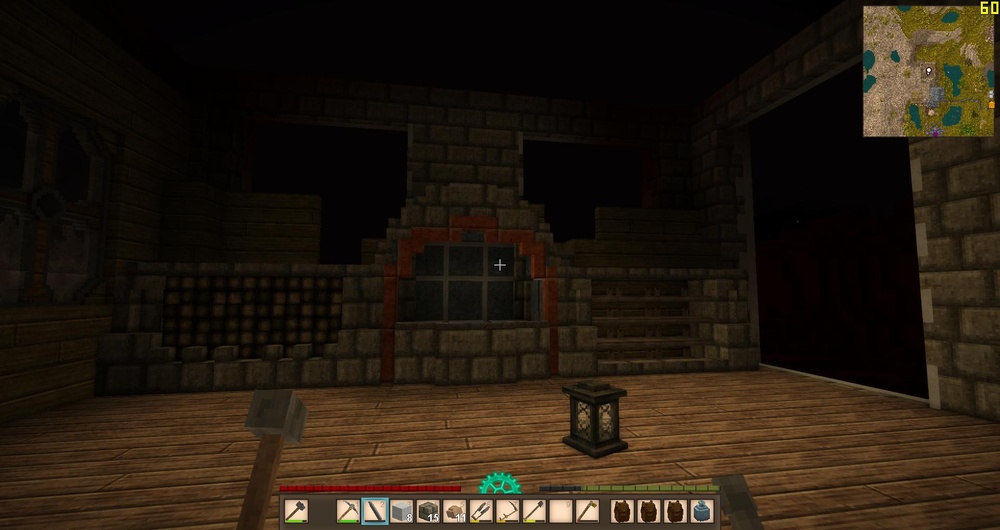Viewport: 1000px width, 530px height.
Task: Click the orange house marker on minimap
Action: pyautogui.click(x=991, y=103)
